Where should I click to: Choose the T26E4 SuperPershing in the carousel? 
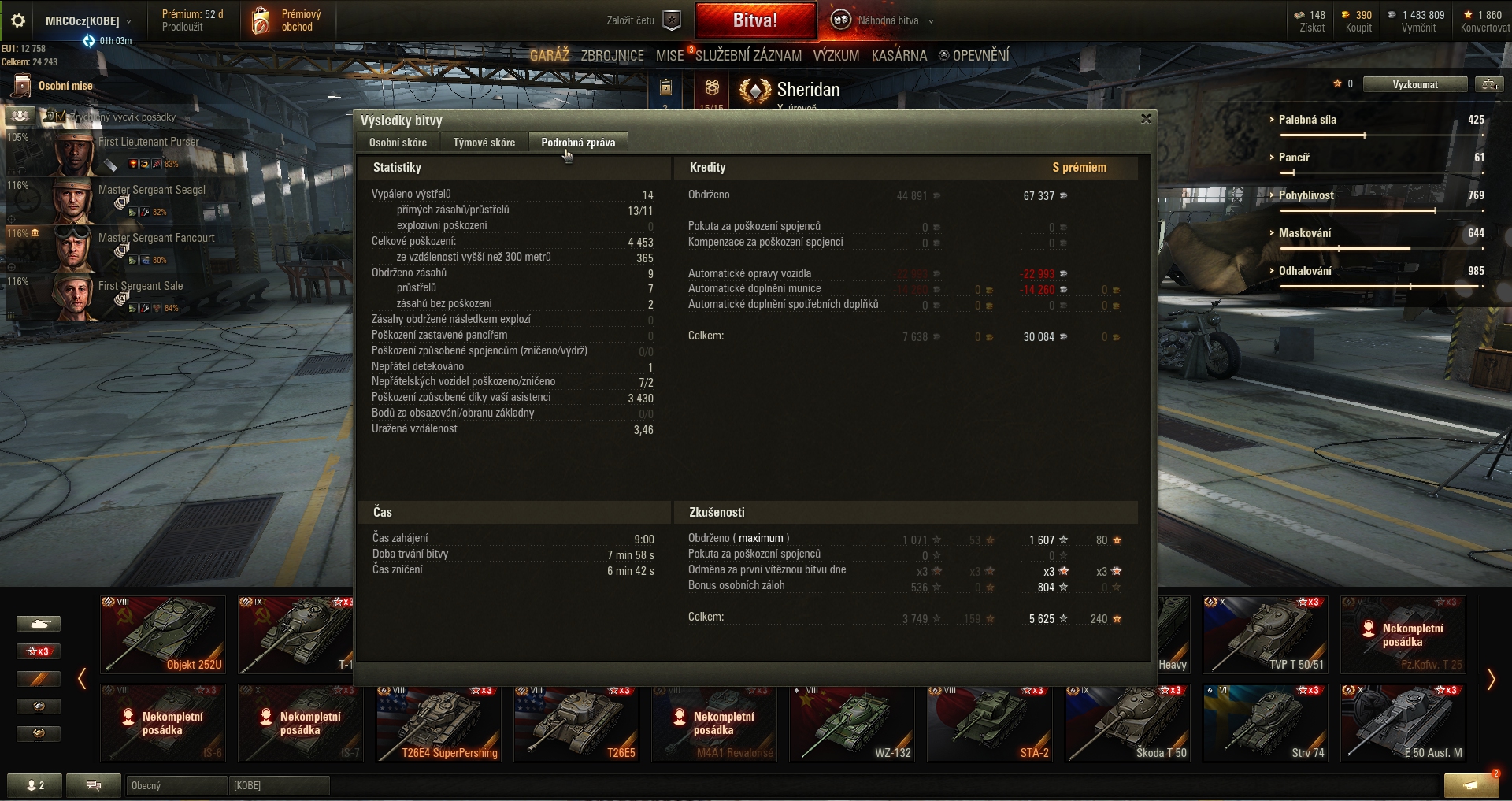pyautogui.click(x=438, y=723)
